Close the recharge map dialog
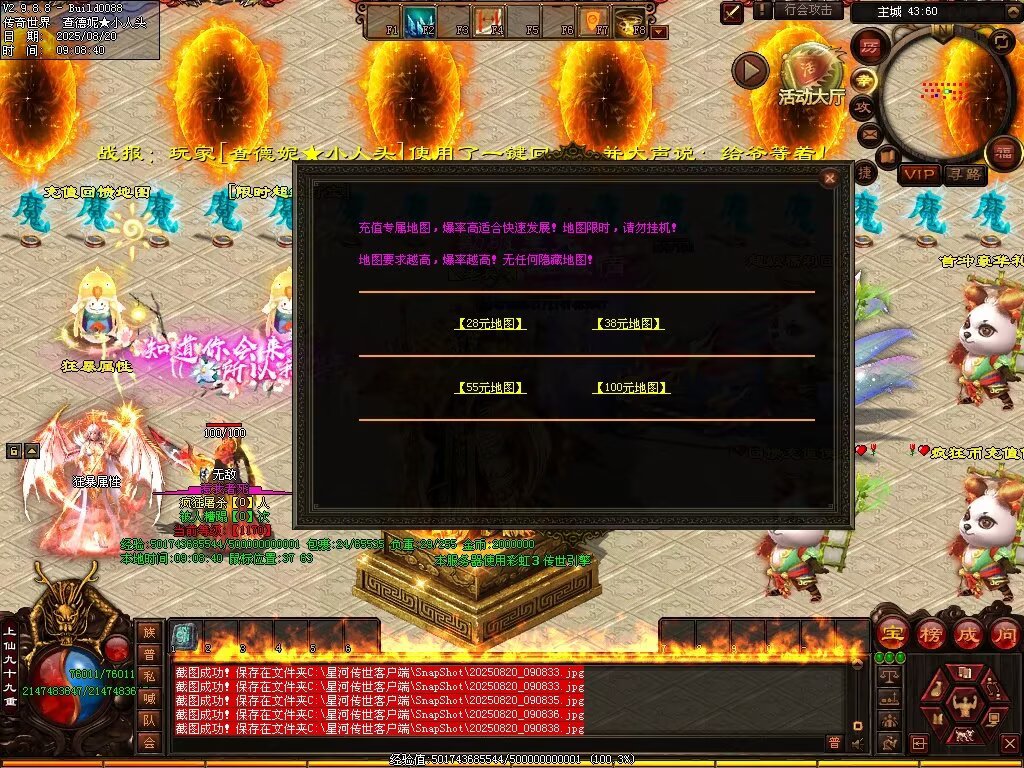This screenshot has width=1024, height=768. pyautogui.click(x=829, y=179)
